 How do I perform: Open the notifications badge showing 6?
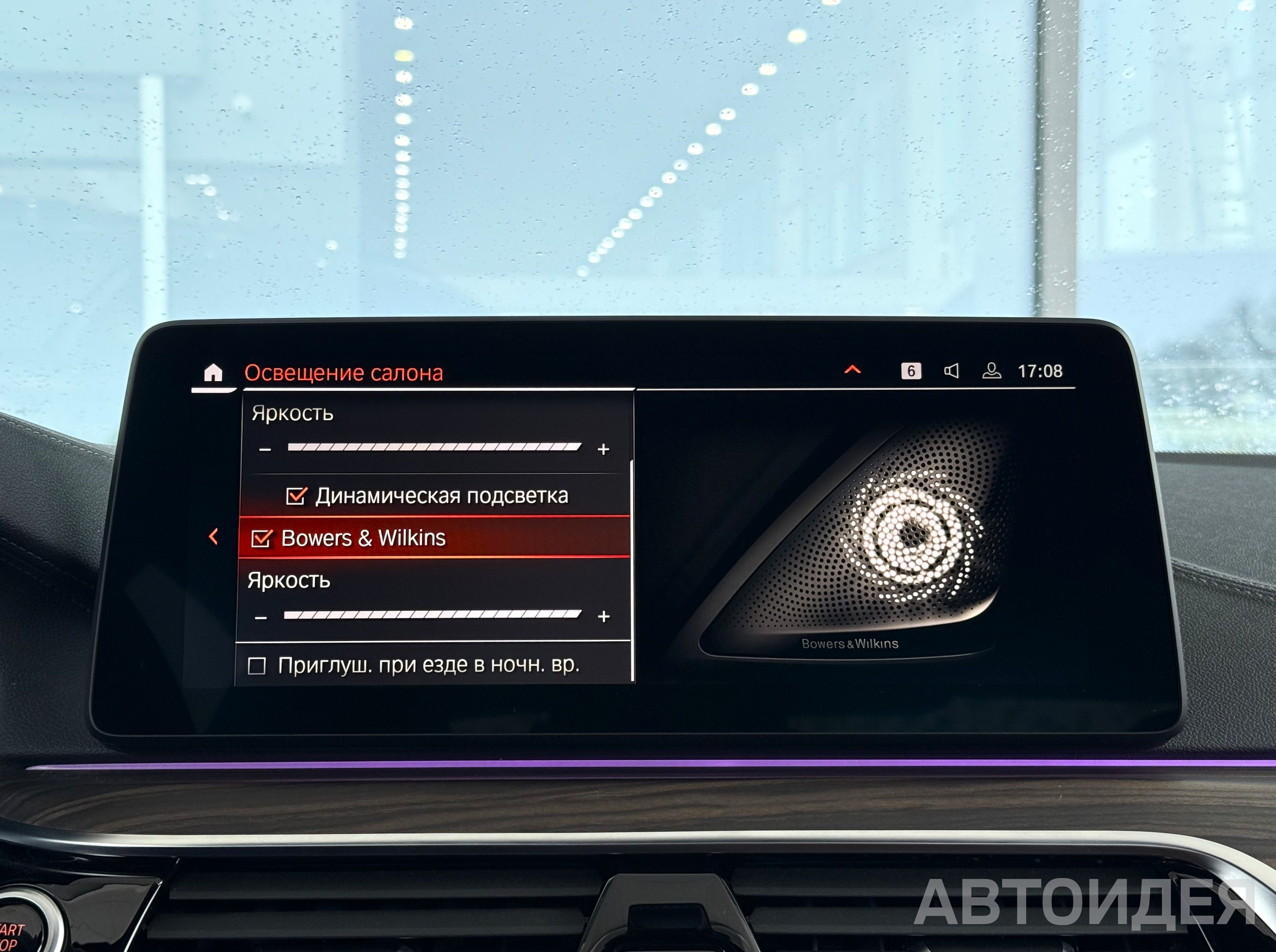click(x=911, y=371)
